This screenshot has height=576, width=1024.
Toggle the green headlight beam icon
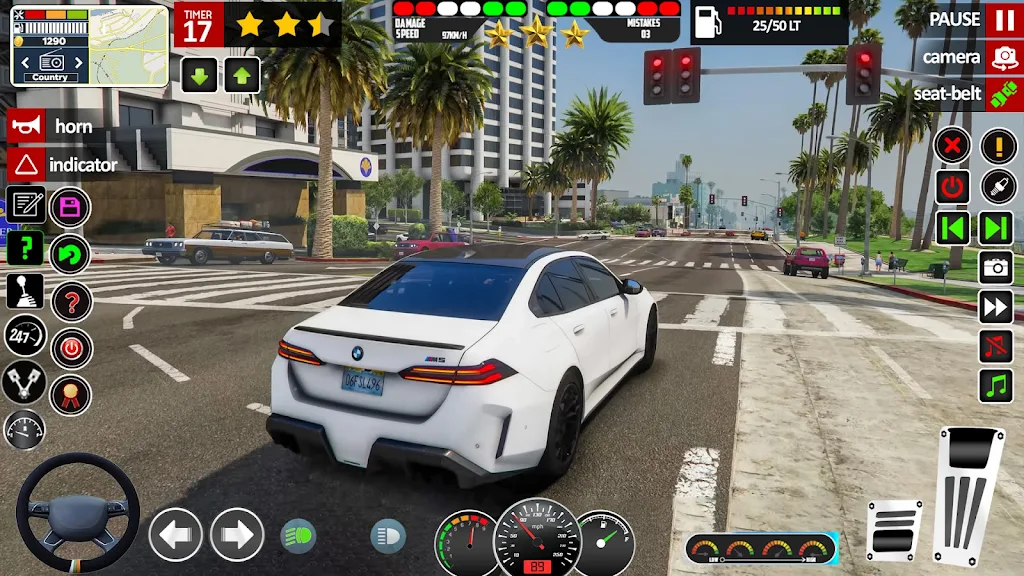[297, 536]
